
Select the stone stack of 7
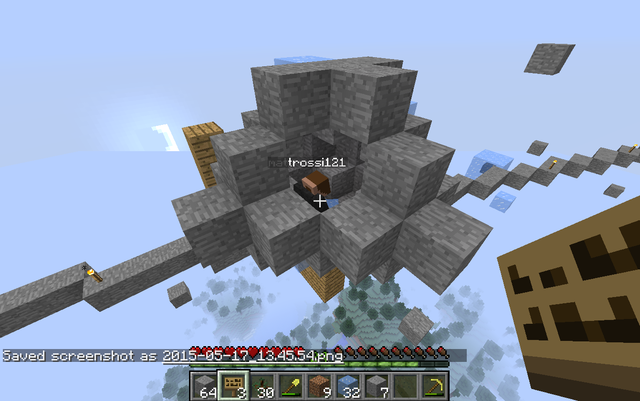tap(379, 383)
